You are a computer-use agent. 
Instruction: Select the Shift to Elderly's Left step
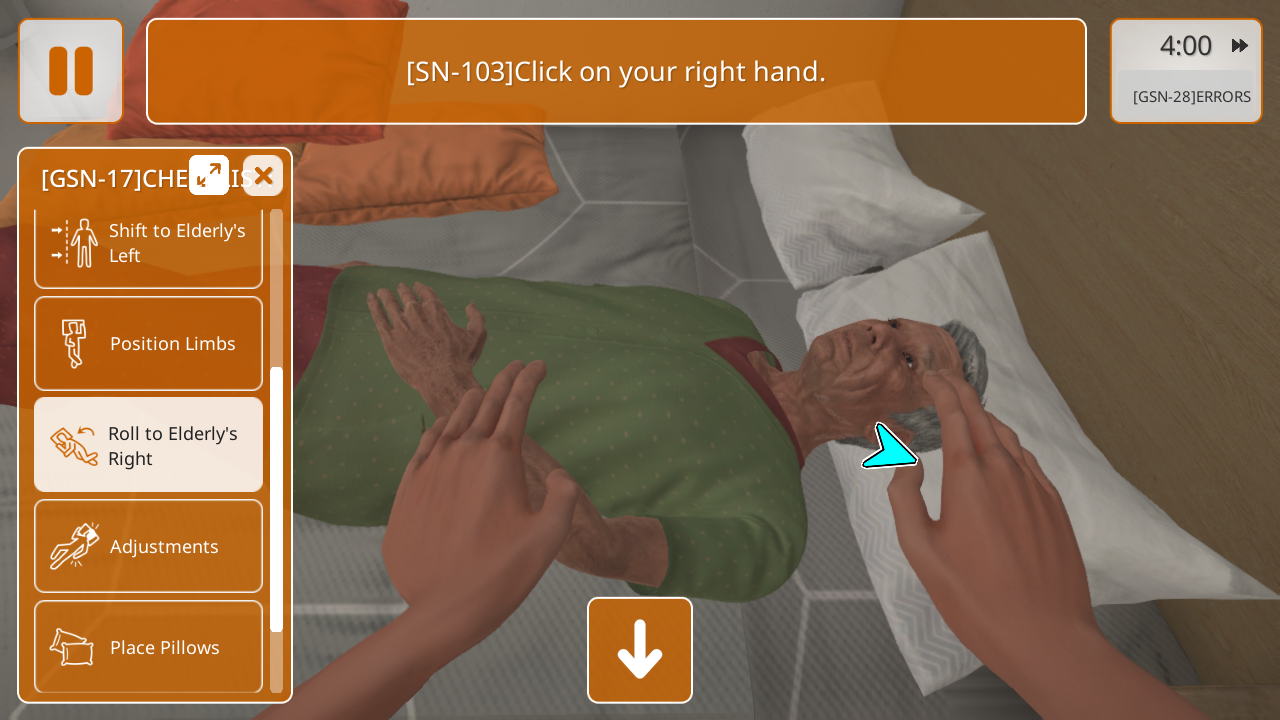coord(149,244)
